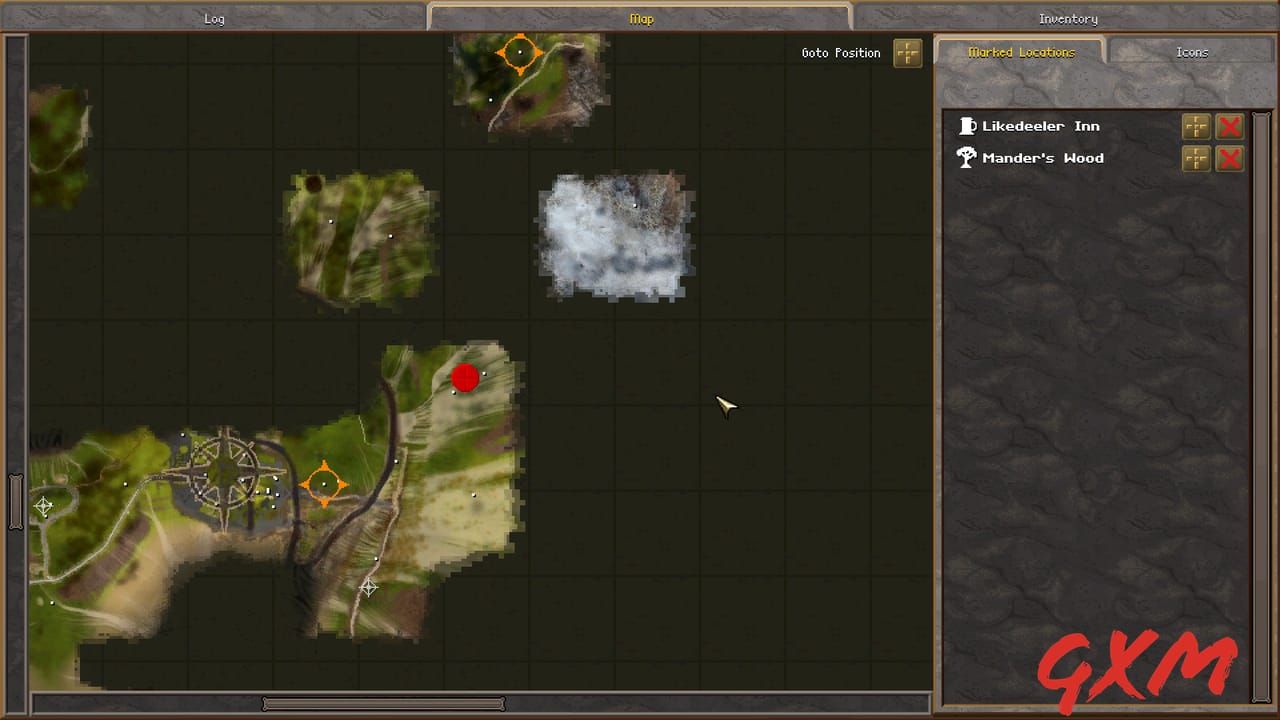Click the goto arrows icon on Mander's Wood row
1280x720 pixels.
(x=1196, y=158)
